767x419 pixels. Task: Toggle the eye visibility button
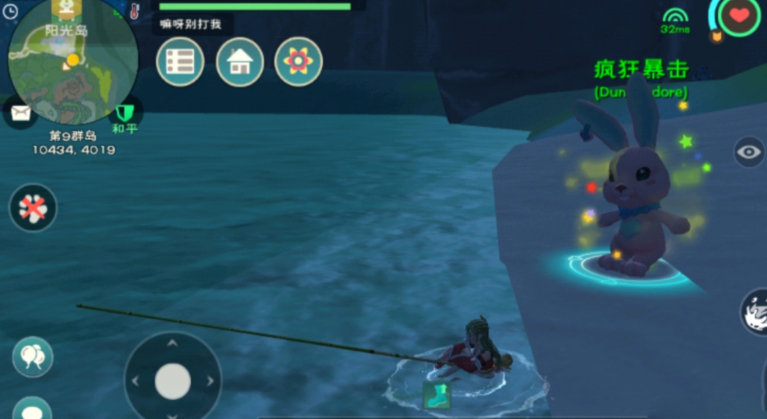[x=748, y=152]
